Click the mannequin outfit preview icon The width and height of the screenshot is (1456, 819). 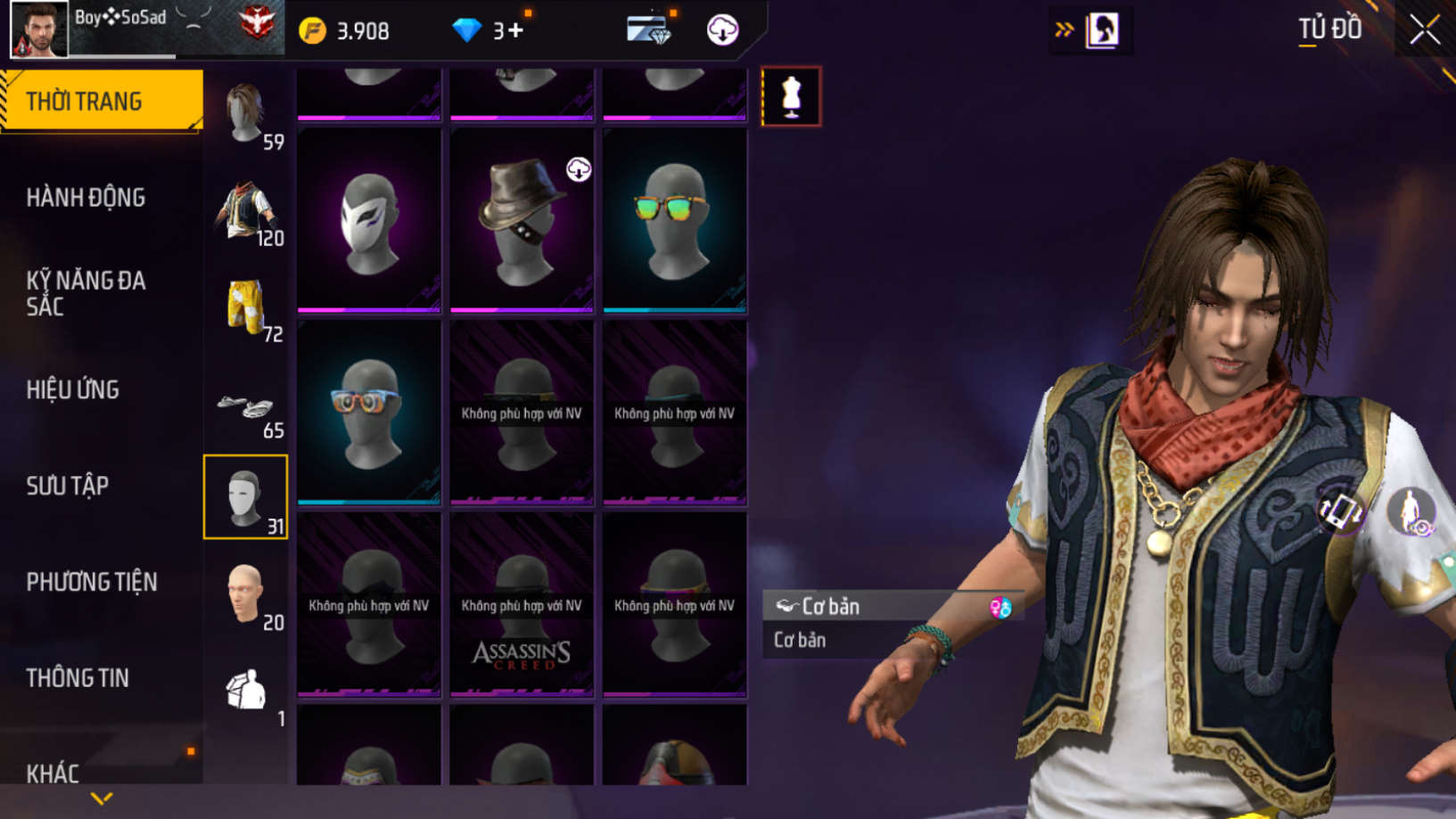click(791, 96)
